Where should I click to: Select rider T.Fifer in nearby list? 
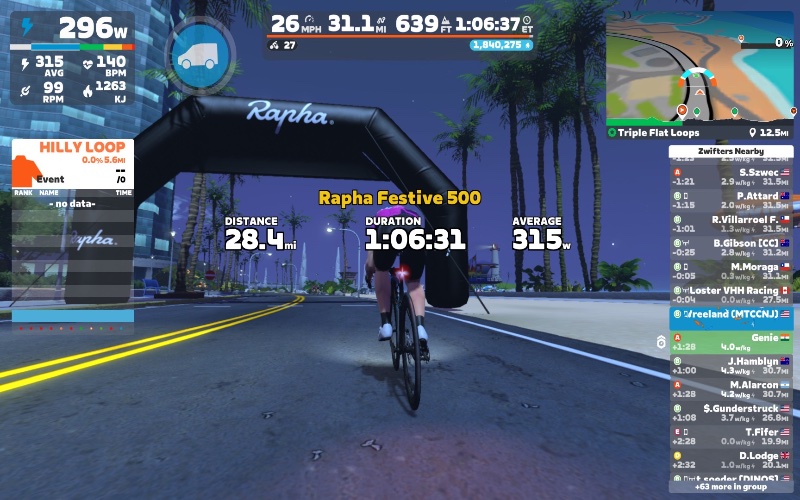pos(731,436)
